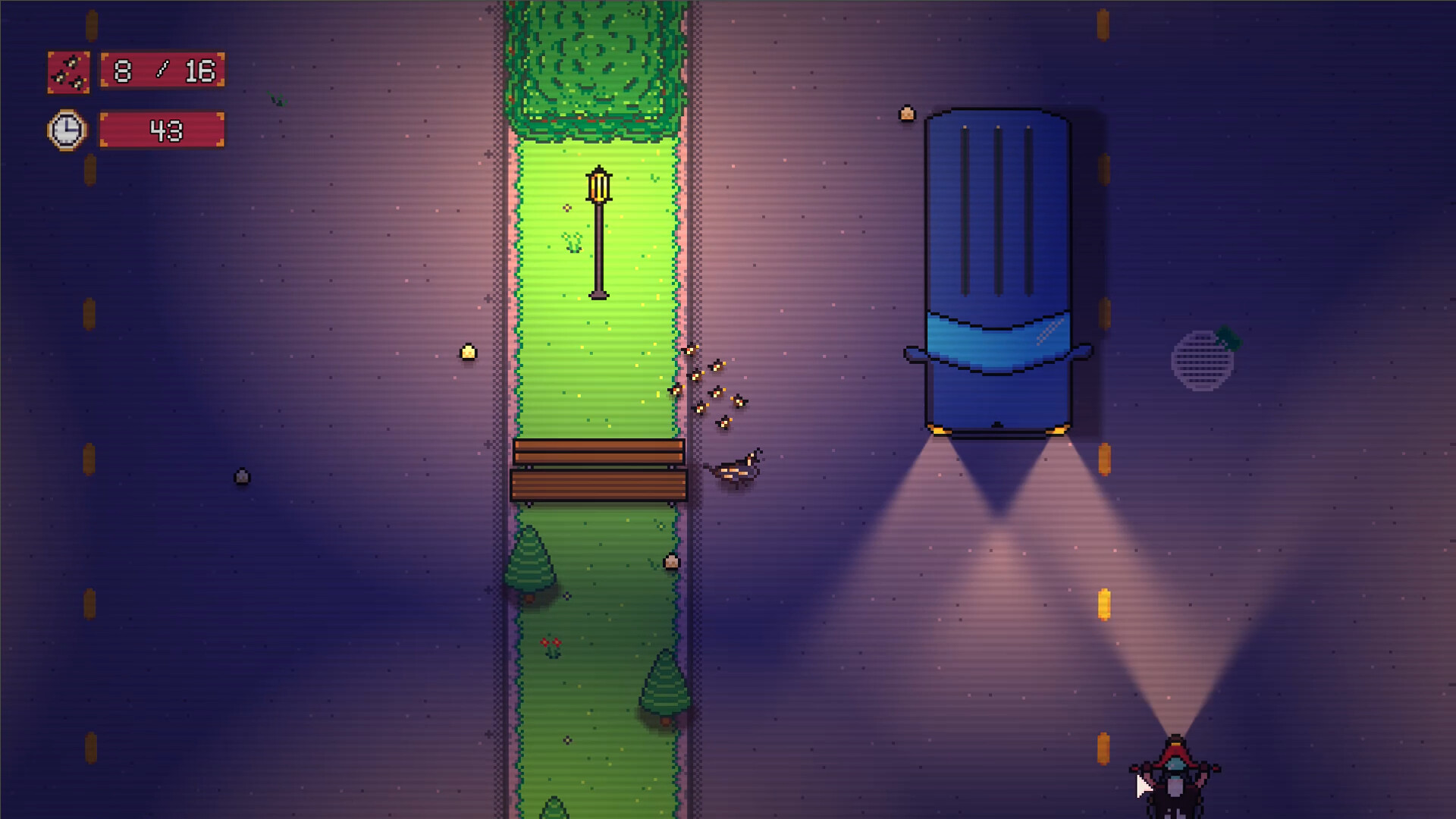Click the red ammo counter showing 8 / 16
1456x819 pixels.
click(x=162, y=73)
